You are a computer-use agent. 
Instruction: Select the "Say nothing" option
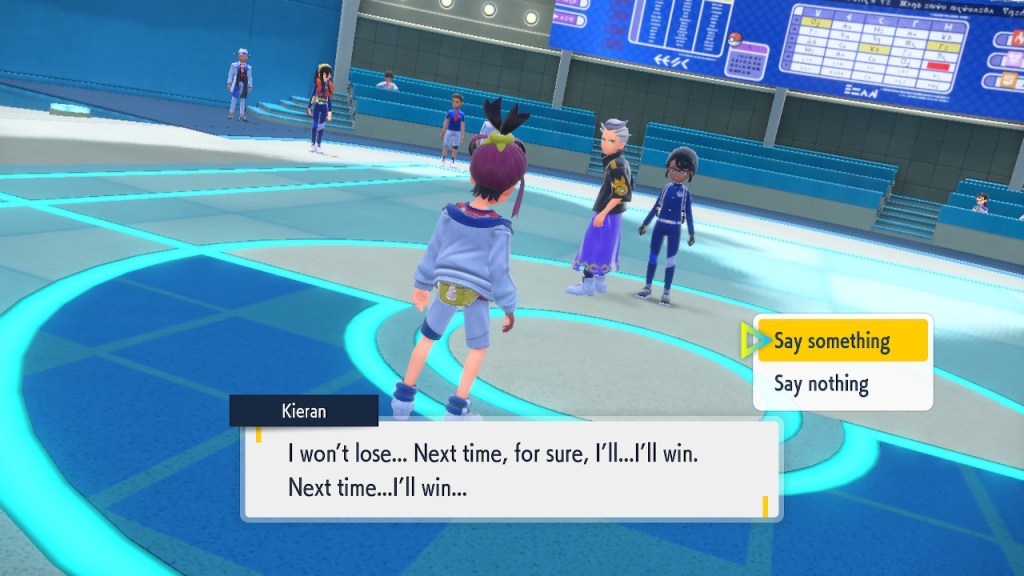pyautogui.click(x=821, y=384)
